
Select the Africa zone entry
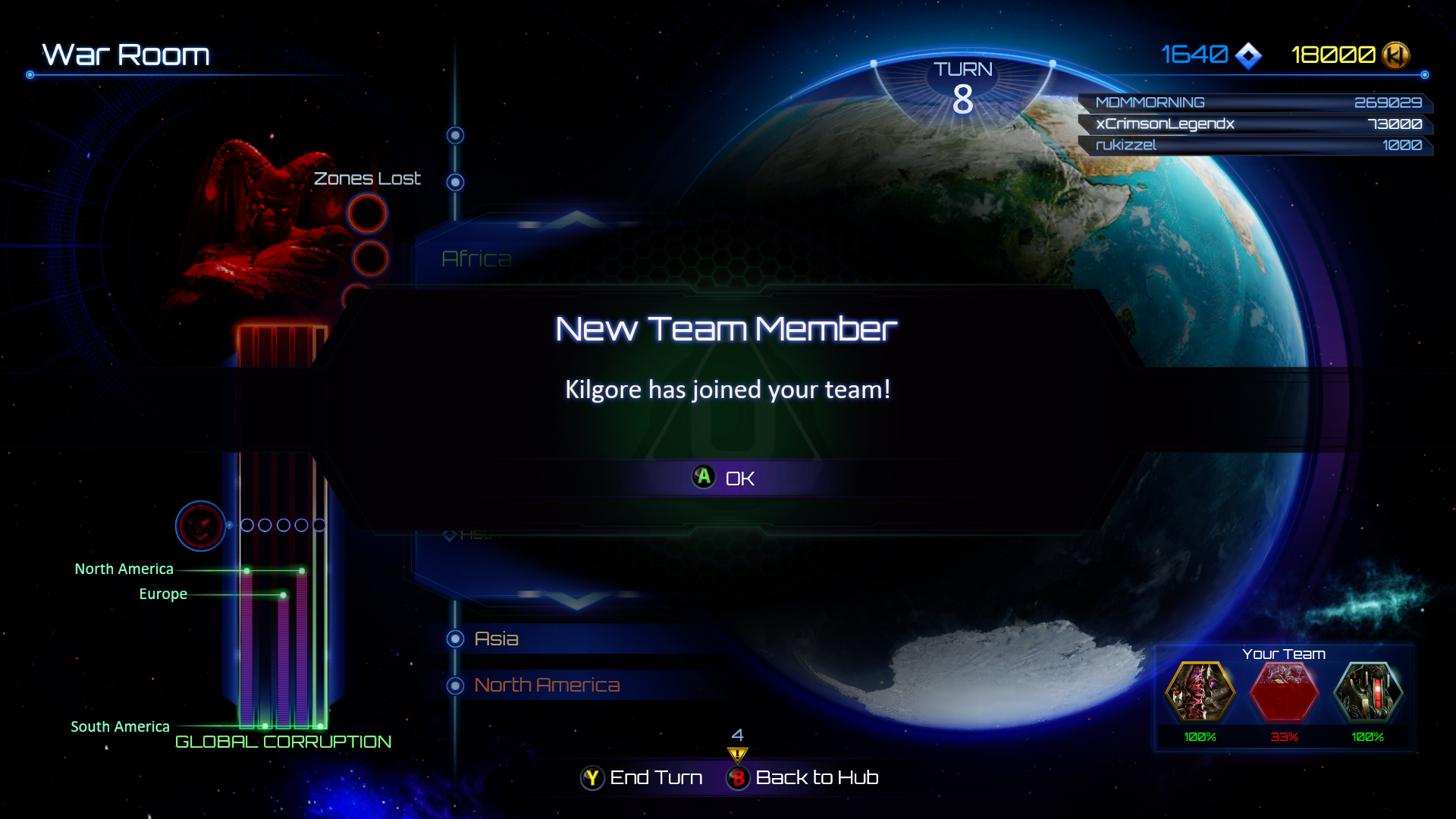click(x=476, y=259)
